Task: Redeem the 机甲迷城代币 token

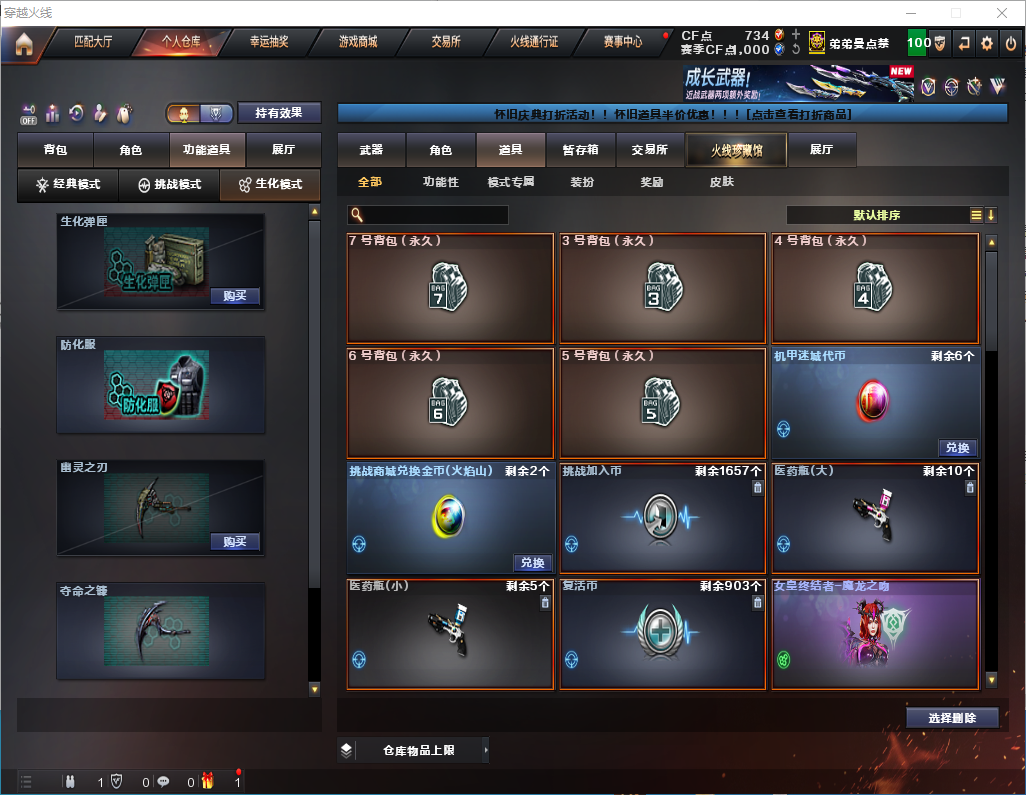Action: (957, 448)
